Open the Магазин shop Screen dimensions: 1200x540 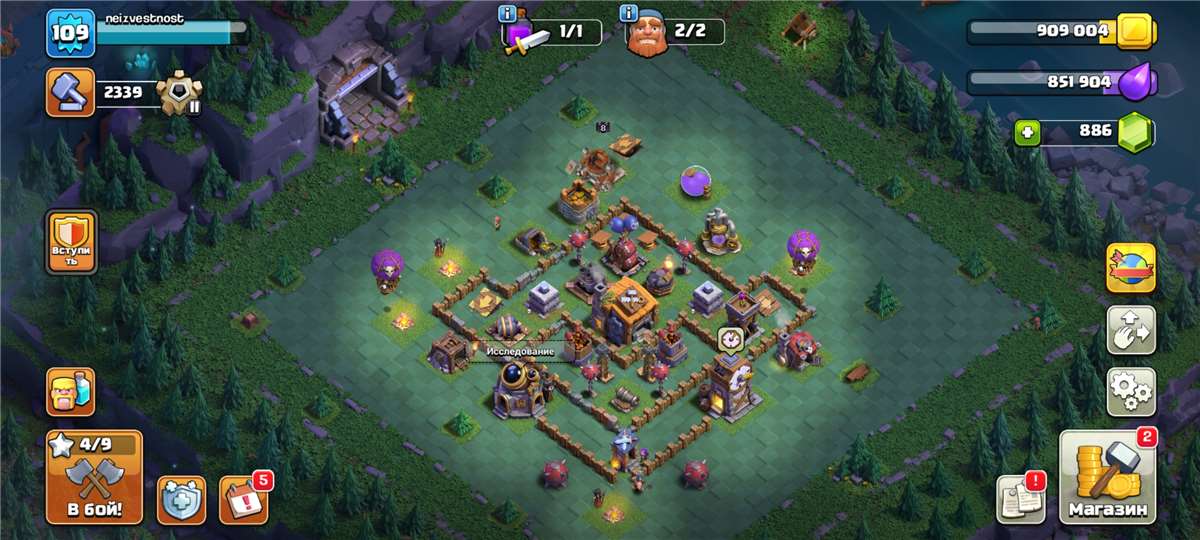click(x=1105, y=478)
